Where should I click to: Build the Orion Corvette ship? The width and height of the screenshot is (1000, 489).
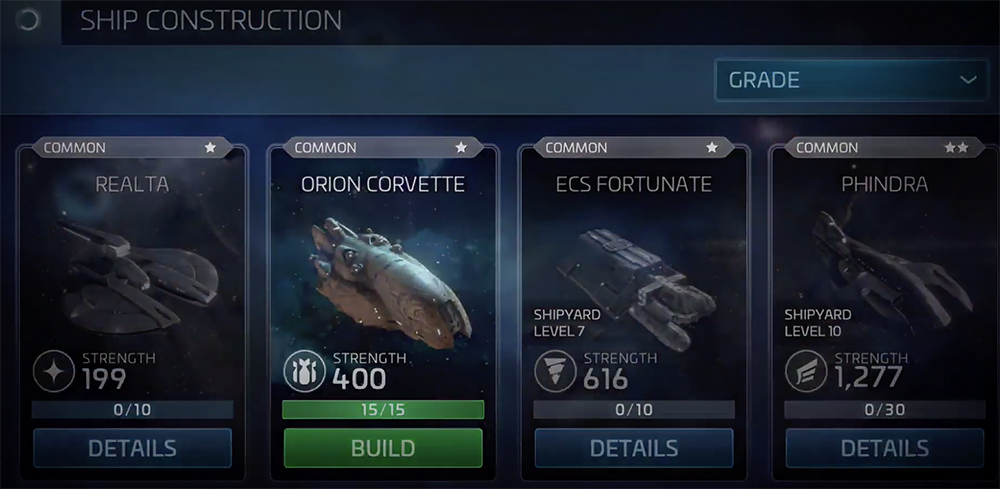coord(383,448)
